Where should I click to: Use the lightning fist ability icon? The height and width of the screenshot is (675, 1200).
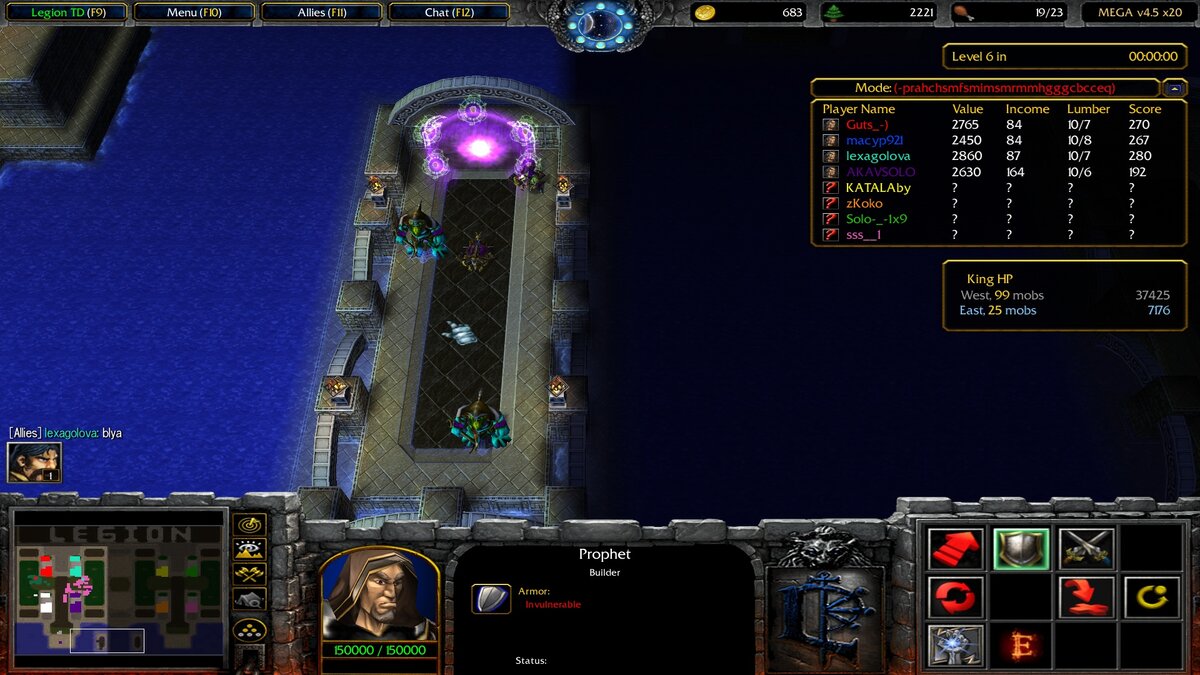click(x=956, y=645)
